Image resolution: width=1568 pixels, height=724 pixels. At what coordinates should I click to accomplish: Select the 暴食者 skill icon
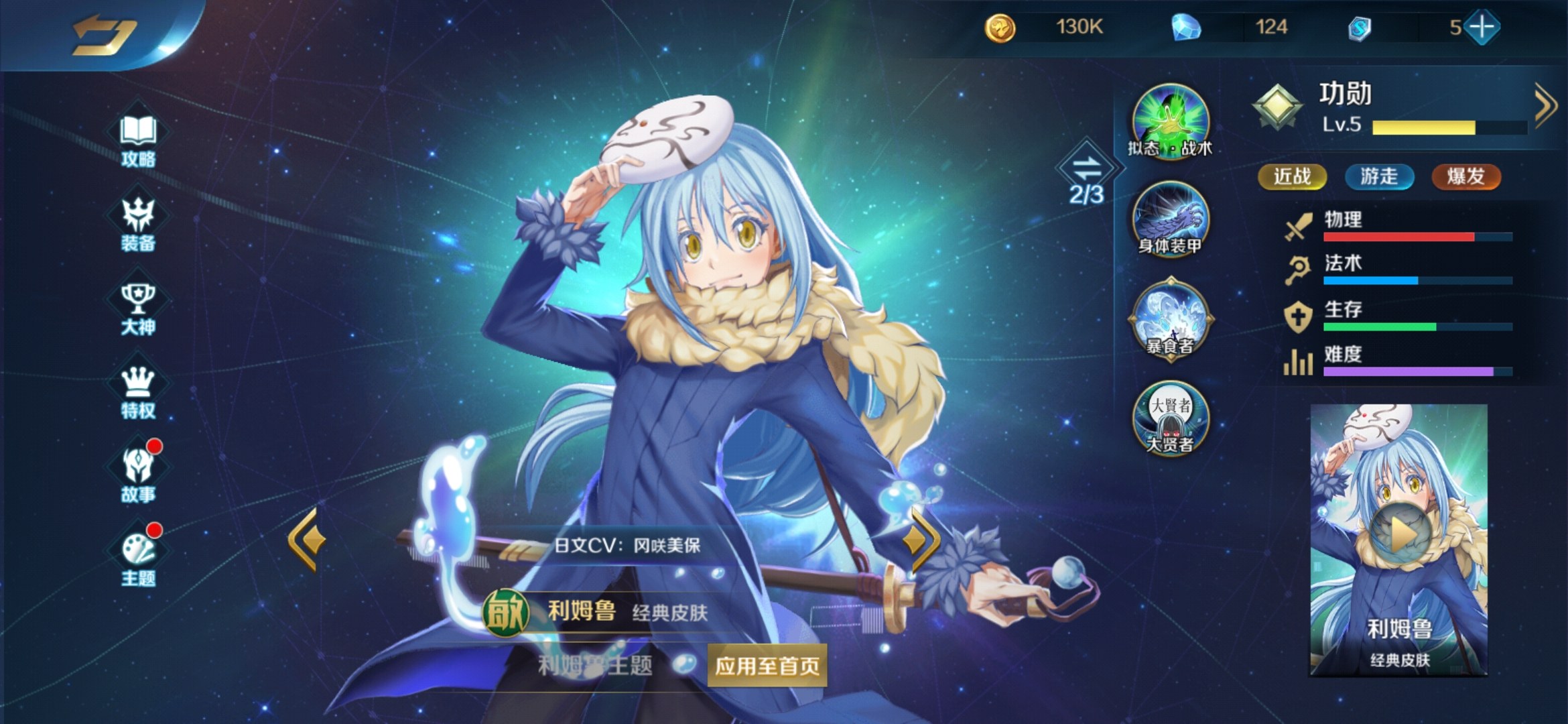click(1170, 318)
